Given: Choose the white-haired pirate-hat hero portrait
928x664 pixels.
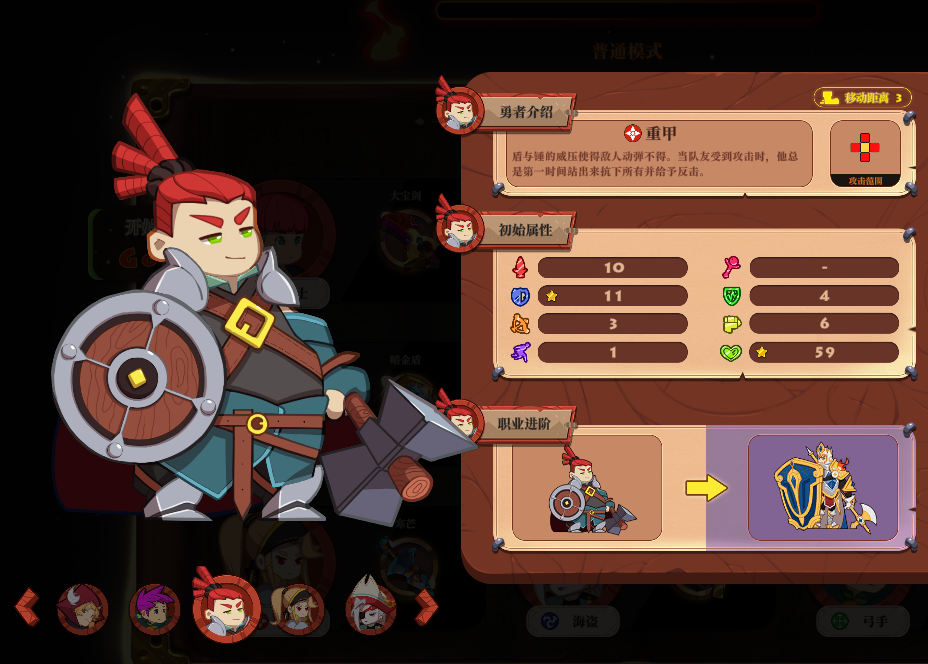Looking at the screenshot, I should (371, 607).
